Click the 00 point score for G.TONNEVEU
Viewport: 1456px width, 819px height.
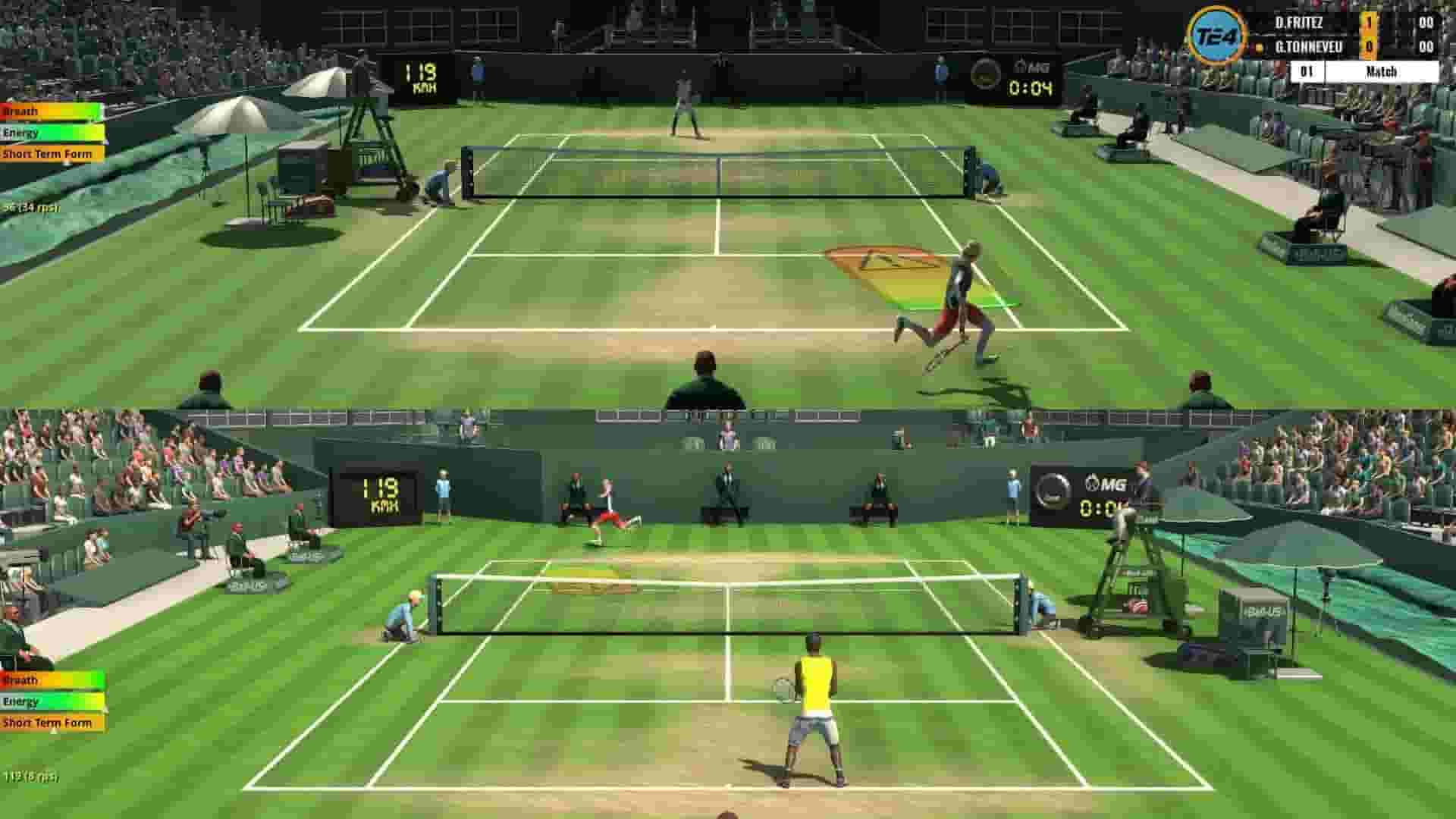click(x=1428, y=45)
